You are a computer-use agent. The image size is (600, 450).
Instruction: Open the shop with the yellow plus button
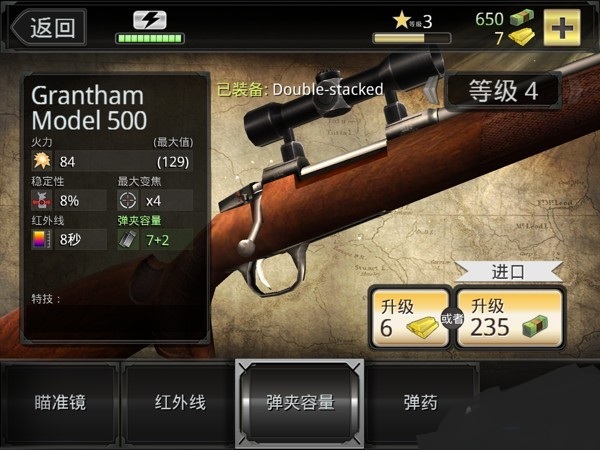[x=563, y=27]
